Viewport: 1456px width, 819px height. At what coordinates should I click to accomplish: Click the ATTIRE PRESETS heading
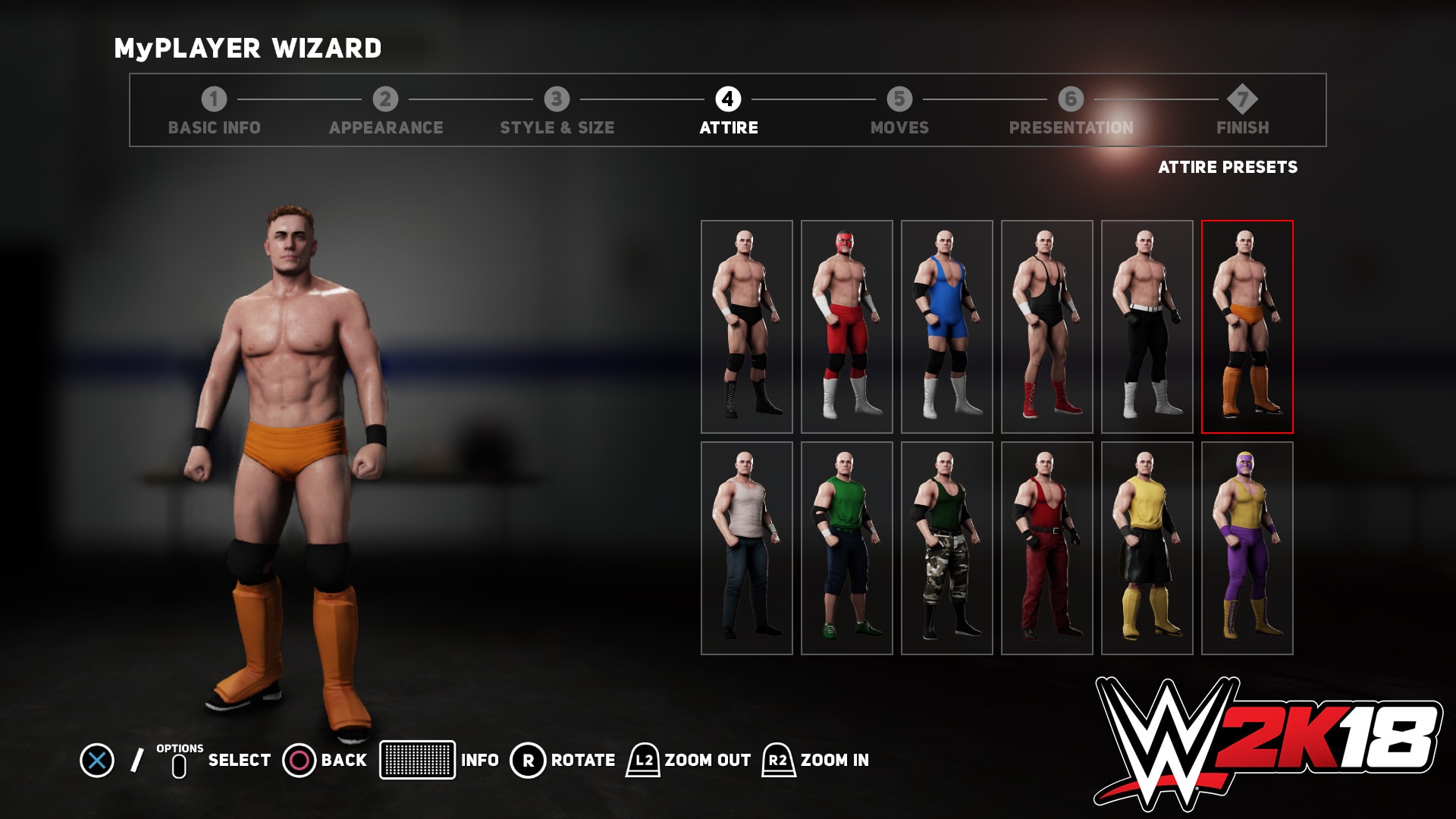click(x=1228, y=167)
